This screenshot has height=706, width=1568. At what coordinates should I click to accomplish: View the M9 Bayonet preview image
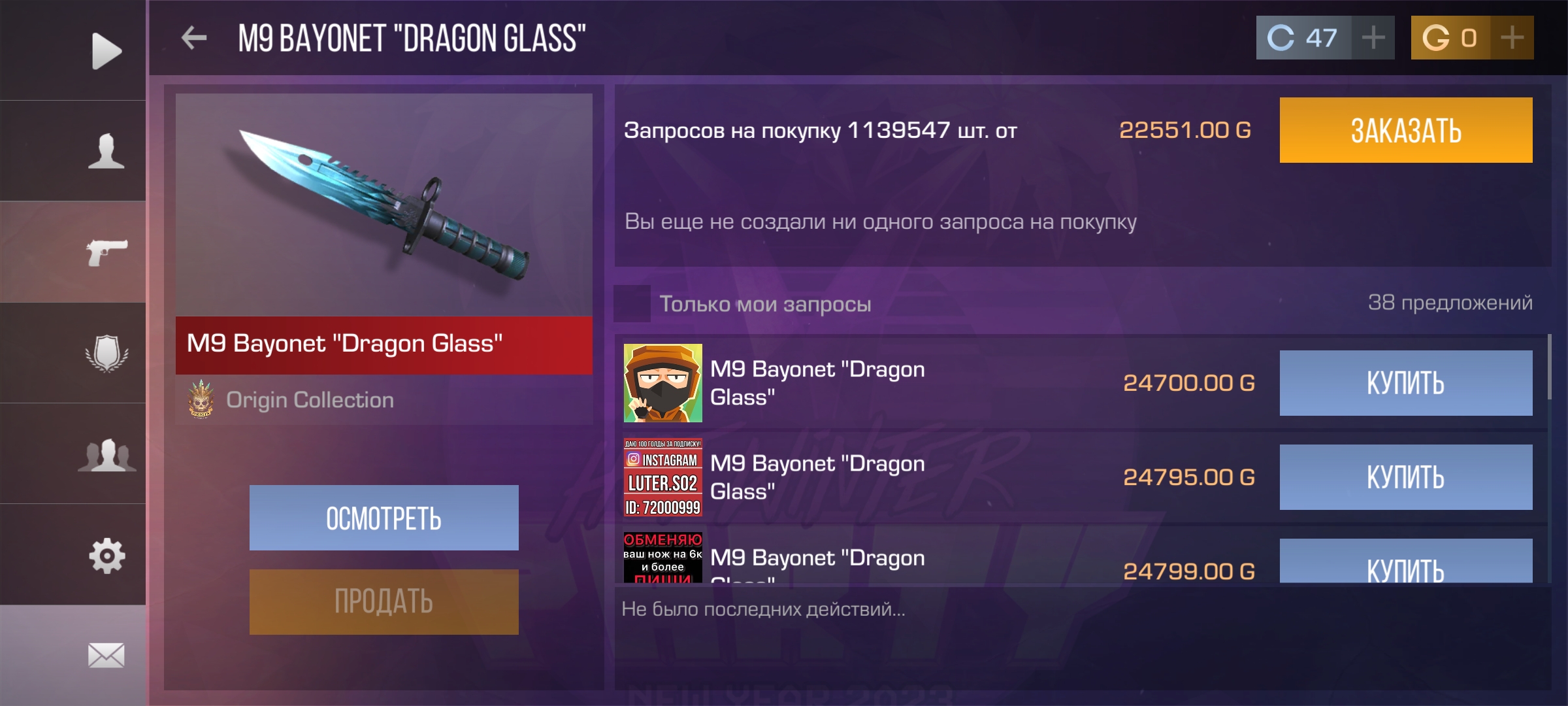tap(384, 205)
